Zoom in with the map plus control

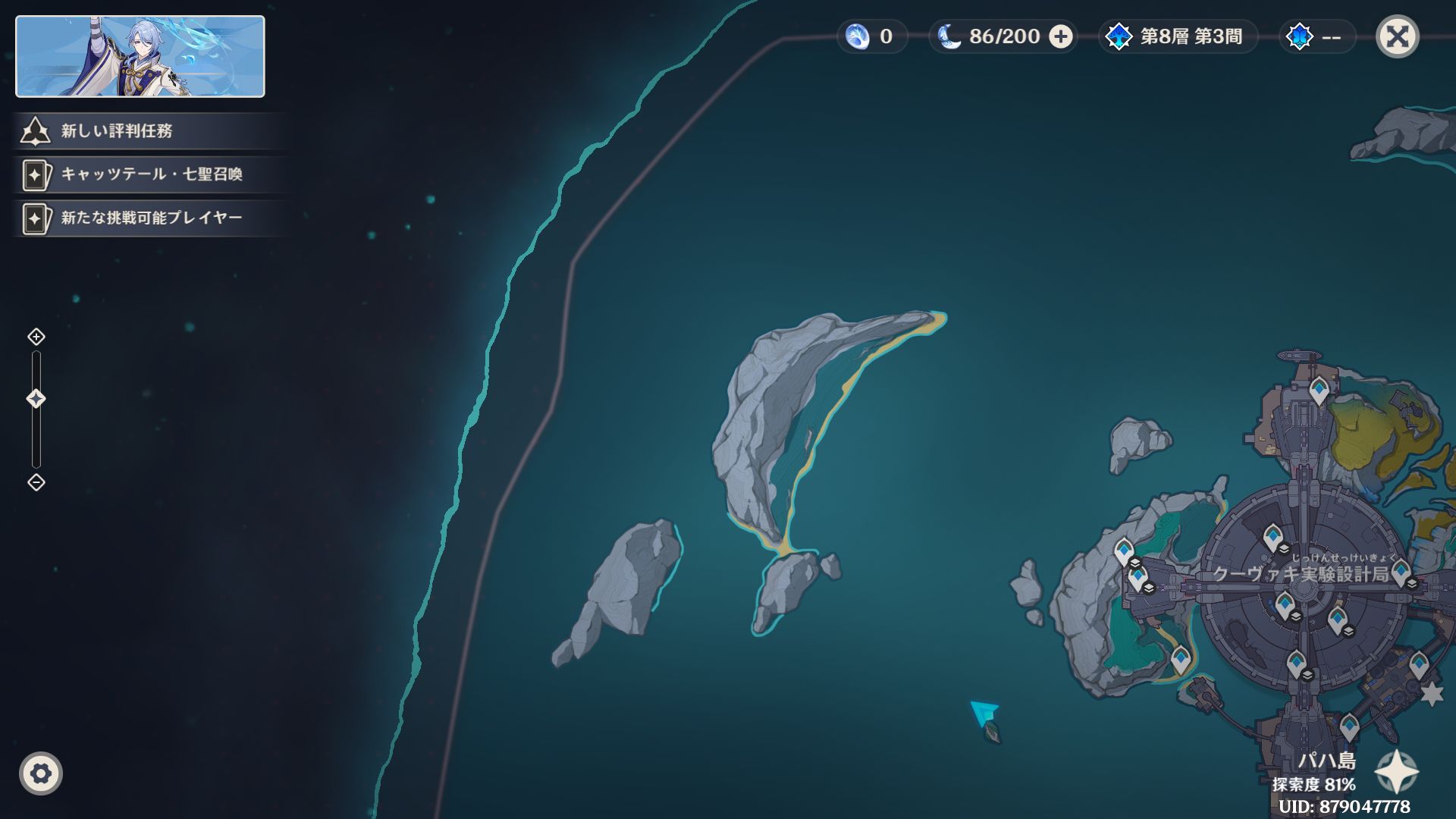36,337
